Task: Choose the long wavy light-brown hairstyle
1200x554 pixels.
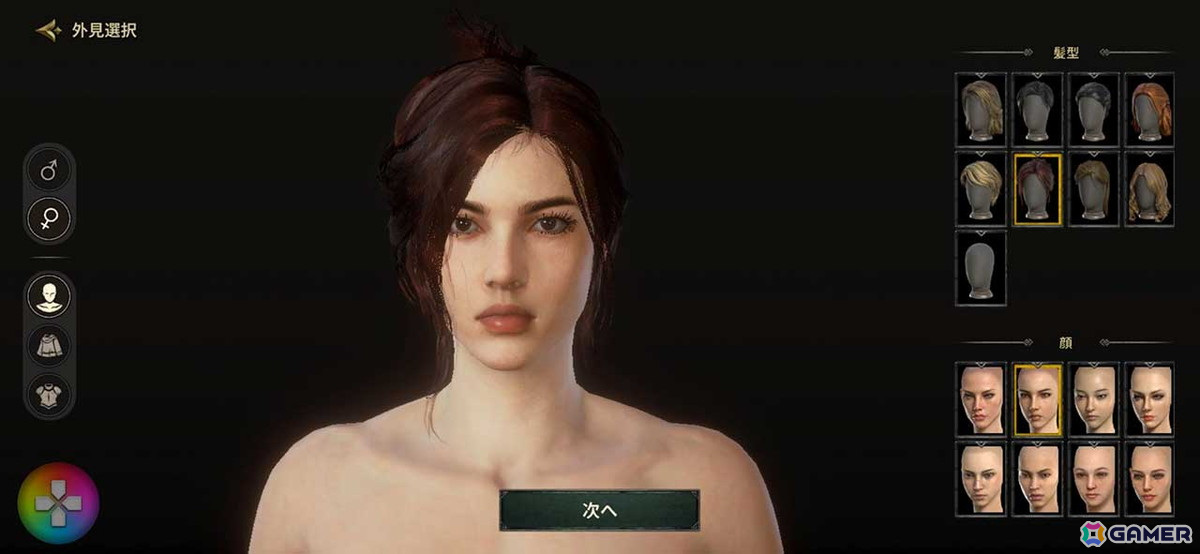Action: coord(1150,188)
